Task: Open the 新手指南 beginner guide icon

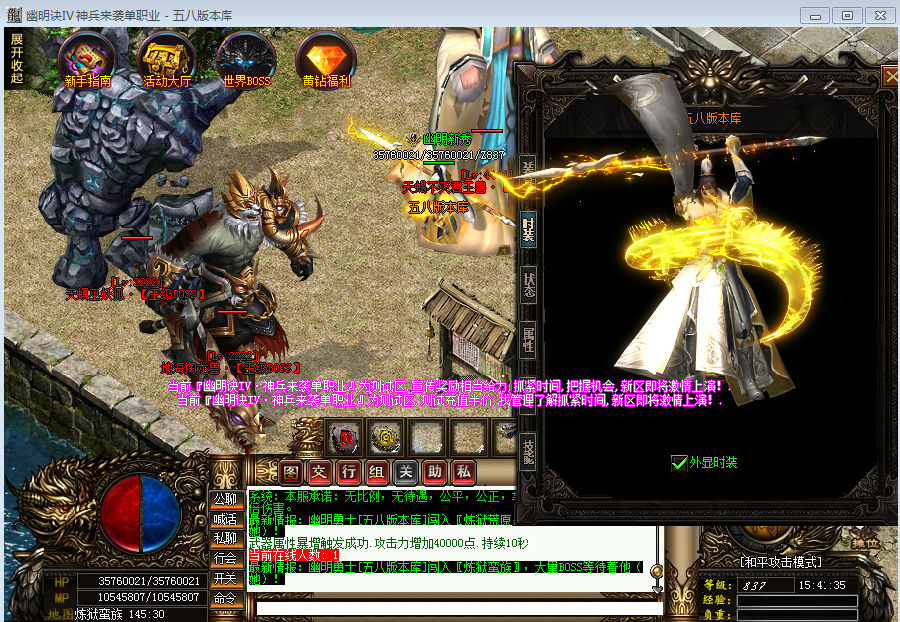Action: (87, 60)
